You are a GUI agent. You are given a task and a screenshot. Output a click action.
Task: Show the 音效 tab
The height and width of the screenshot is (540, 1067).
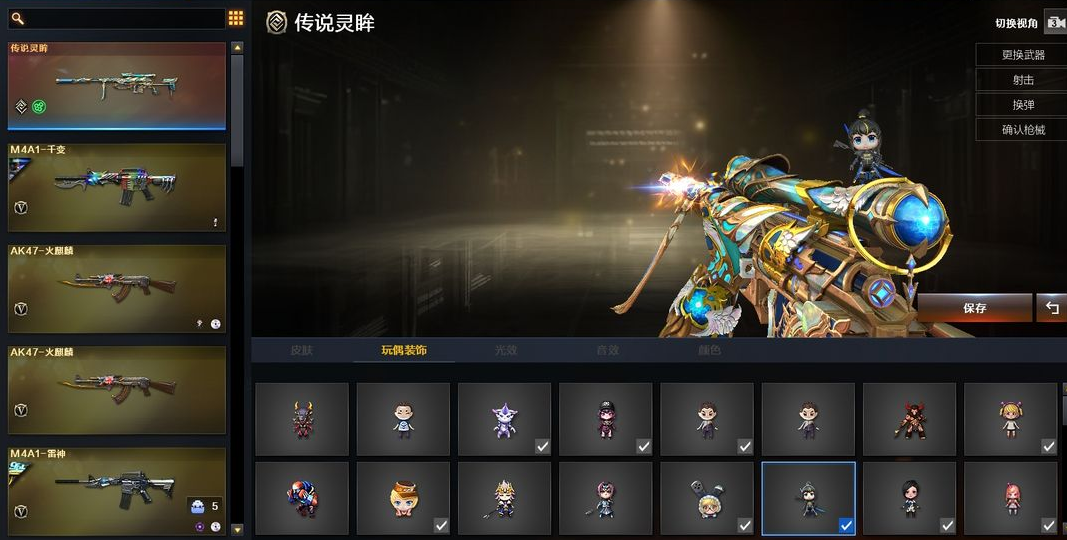608,351
